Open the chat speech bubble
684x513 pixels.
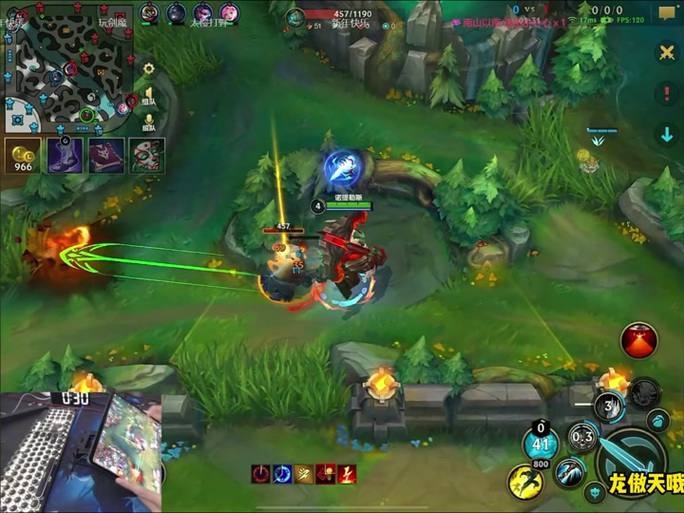pos(665,13)
